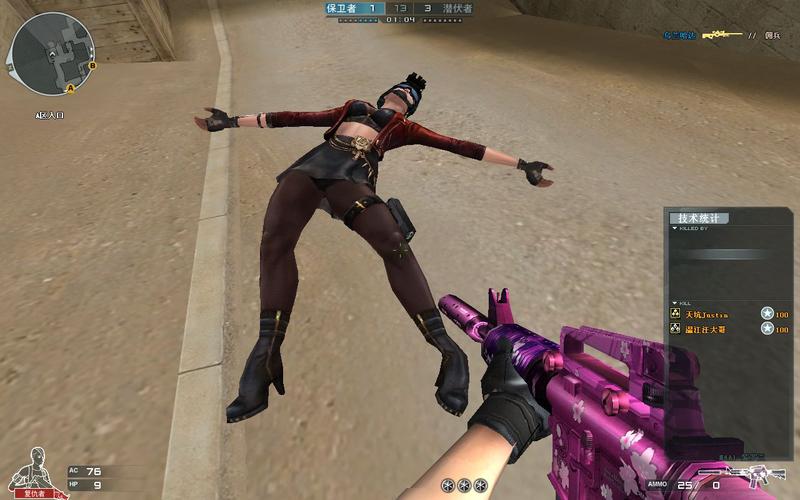
Task: Click the kill feed entry with golden rifle
Action: [718, 36]
